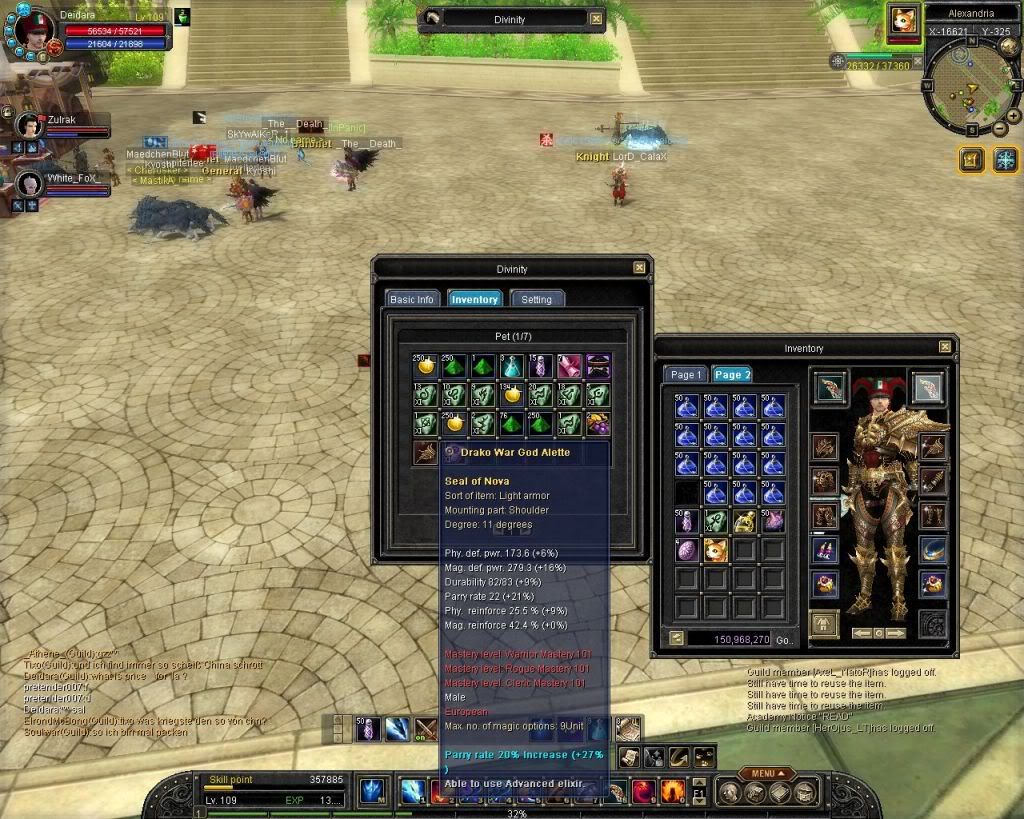Rotate character preview right
The image size is (1024, 819).
tap(896, 633)
